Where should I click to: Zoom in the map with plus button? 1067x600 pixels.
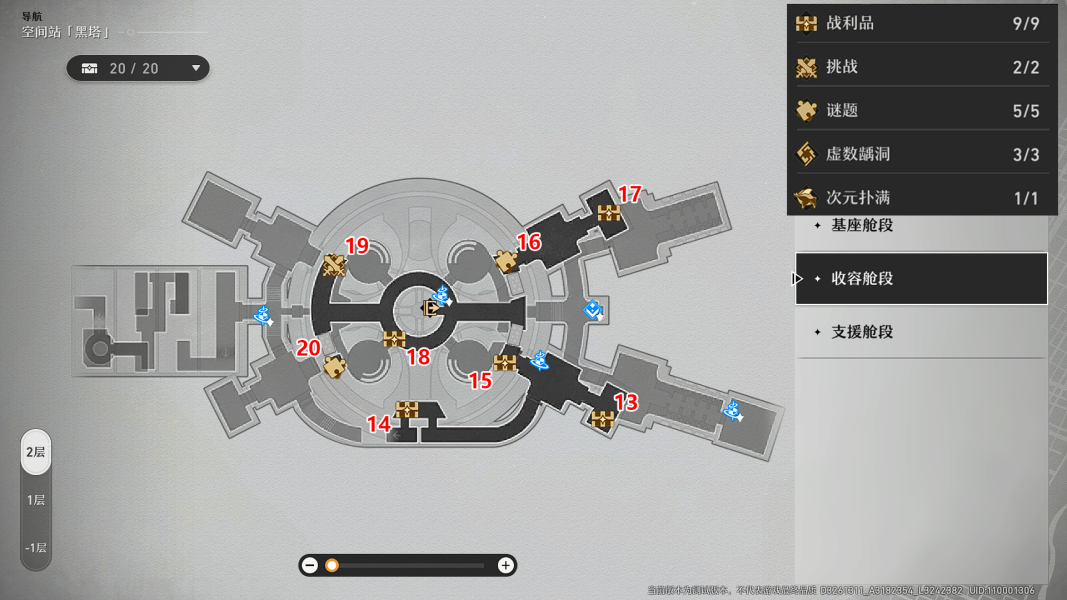pyautogui.click(x=506, y=565)
